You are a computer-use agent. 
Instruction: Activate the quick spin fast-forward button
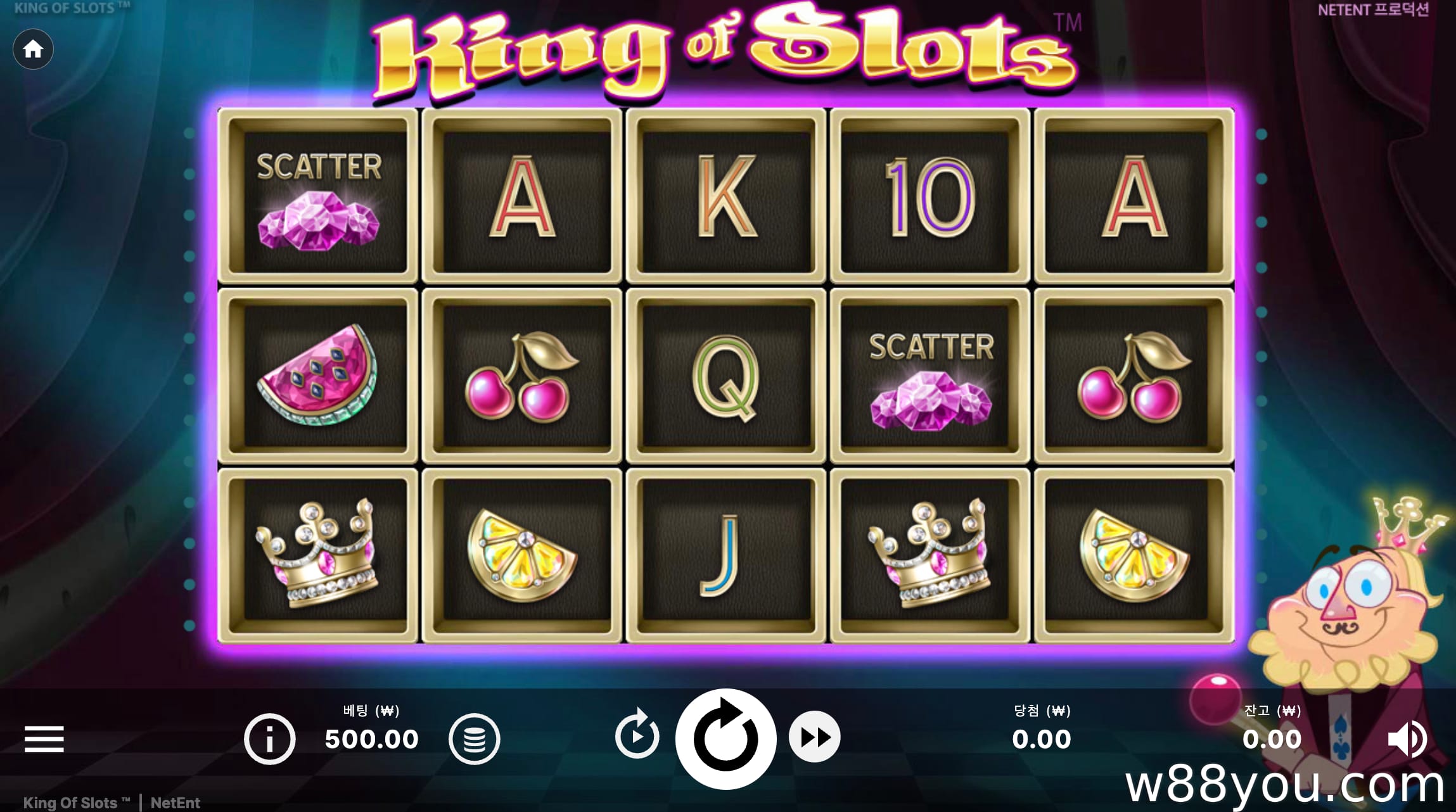(815, 737)
